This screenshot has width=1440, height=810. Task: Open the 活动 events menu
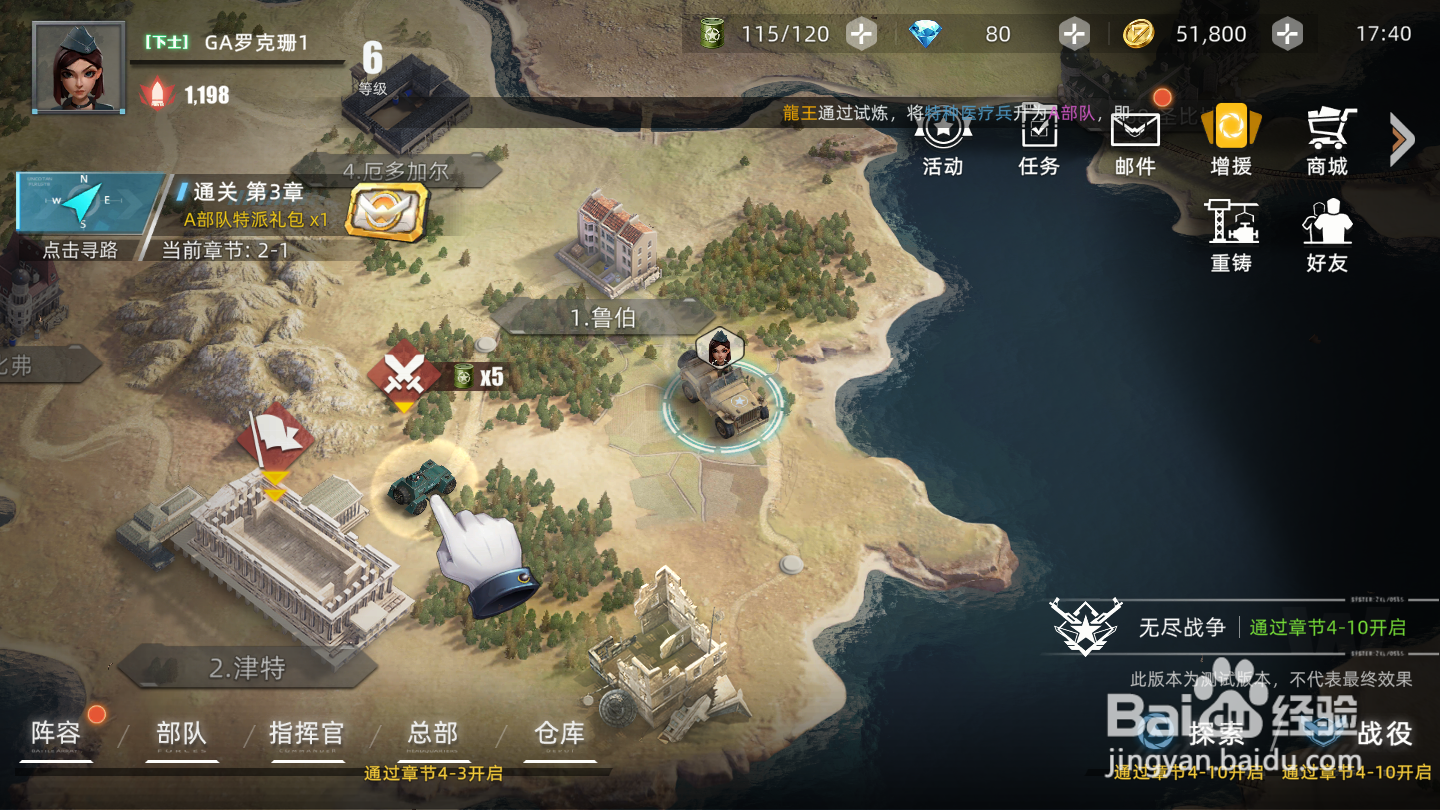click(x=942, y=143)
